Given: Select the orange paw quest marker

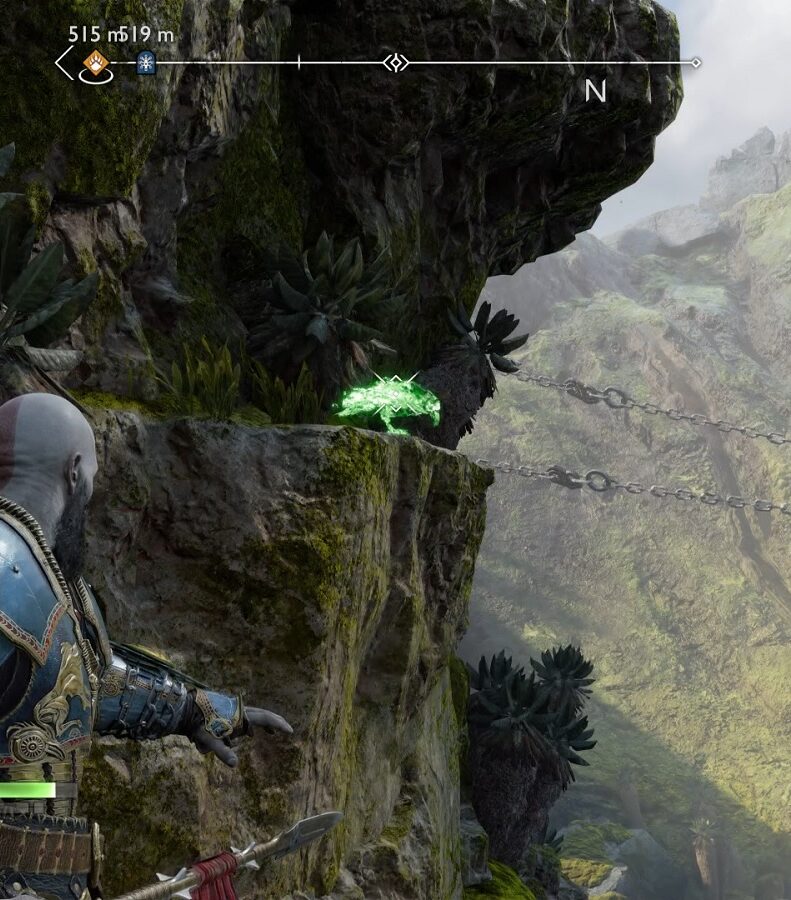Looking at the screenshot, I should coord(95,62).
